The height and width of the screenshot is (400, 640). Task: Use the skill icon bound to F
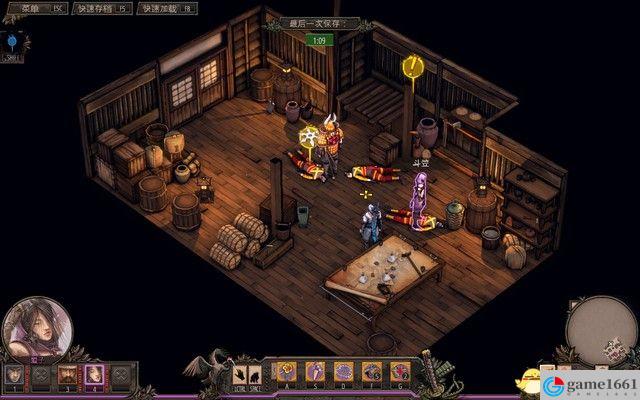[x=372, y=372]
